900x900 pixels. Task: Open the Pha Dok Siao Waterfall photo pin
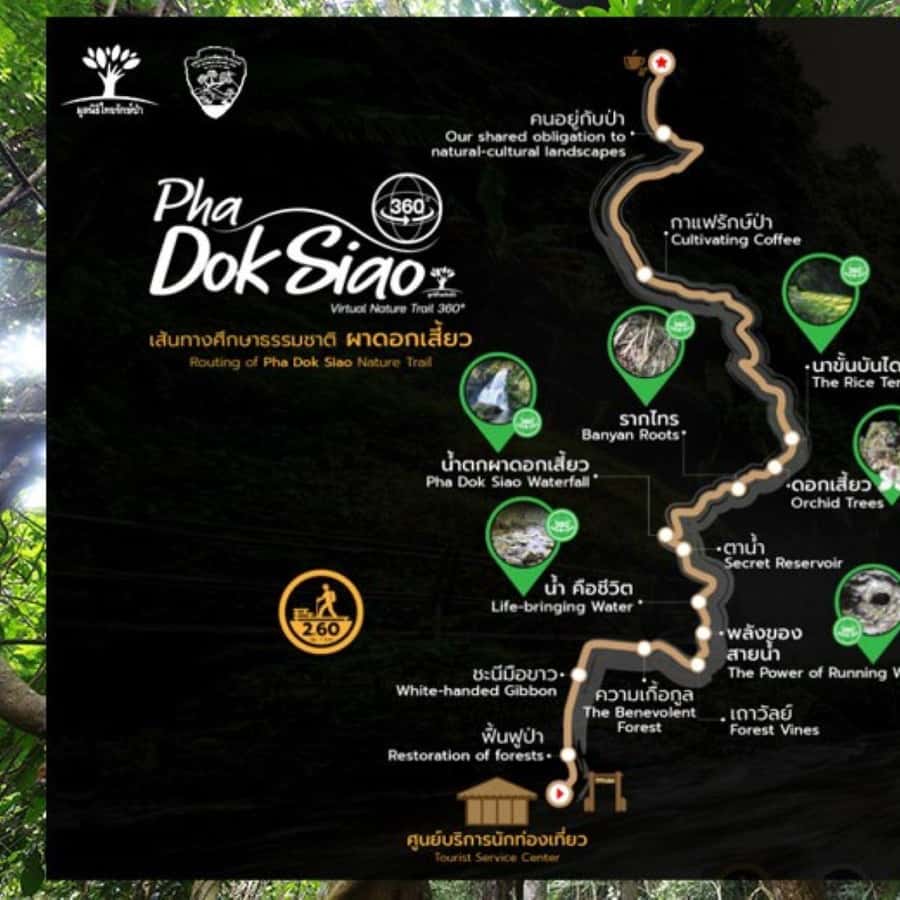[499, 394]
